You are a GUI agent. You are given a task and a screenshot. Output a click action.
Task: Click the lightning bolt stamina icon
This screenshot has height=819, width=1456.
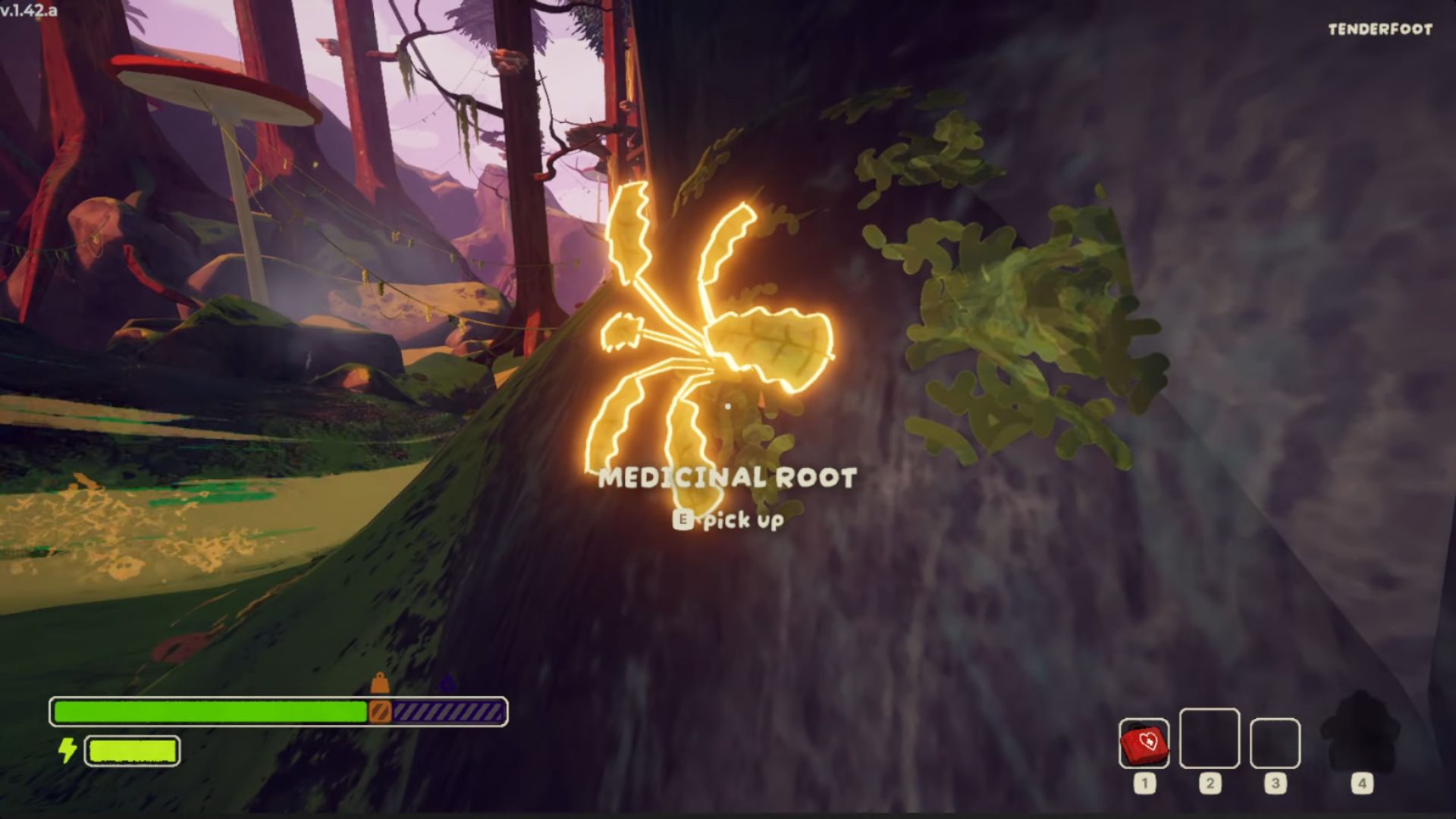pos(67,752)
